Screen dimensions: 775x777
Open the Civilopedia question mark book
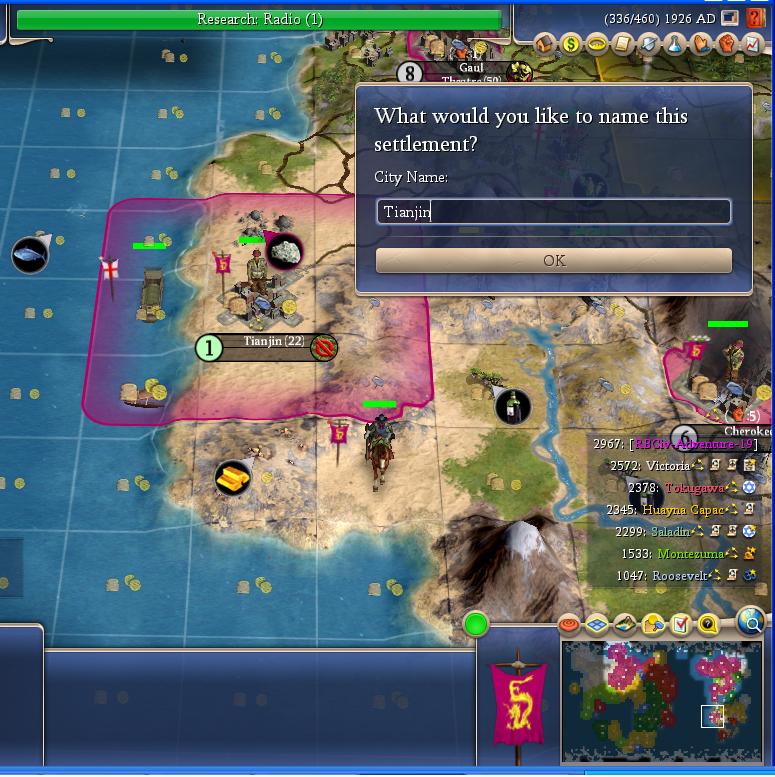pyautogui.click(x=755, y=19)
